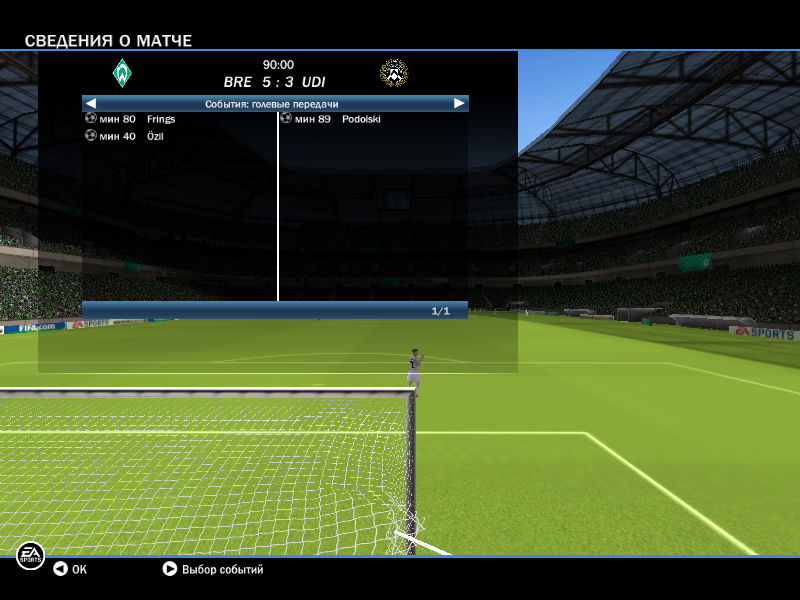Click the left arrow of the events selector

(x=91, y=103)
